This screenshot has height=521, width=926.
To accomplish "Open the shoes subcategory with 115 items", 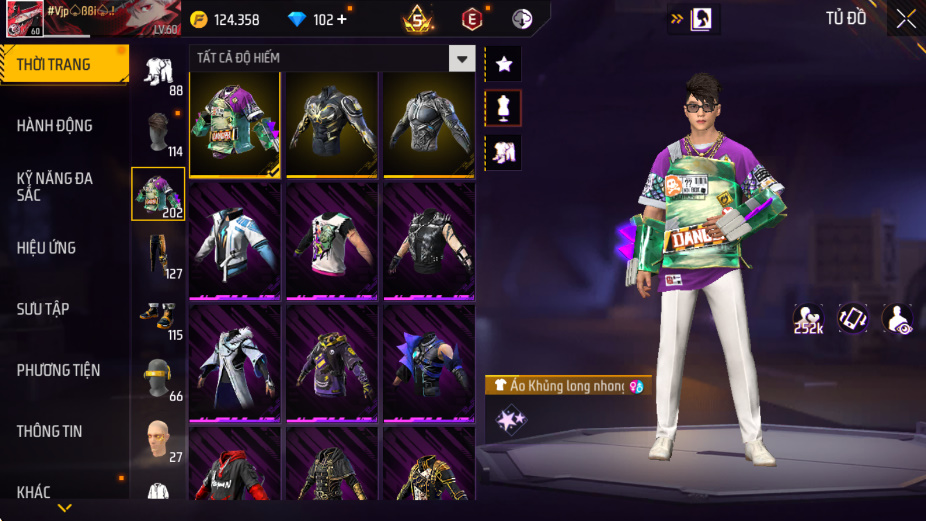I will [158, 319].
